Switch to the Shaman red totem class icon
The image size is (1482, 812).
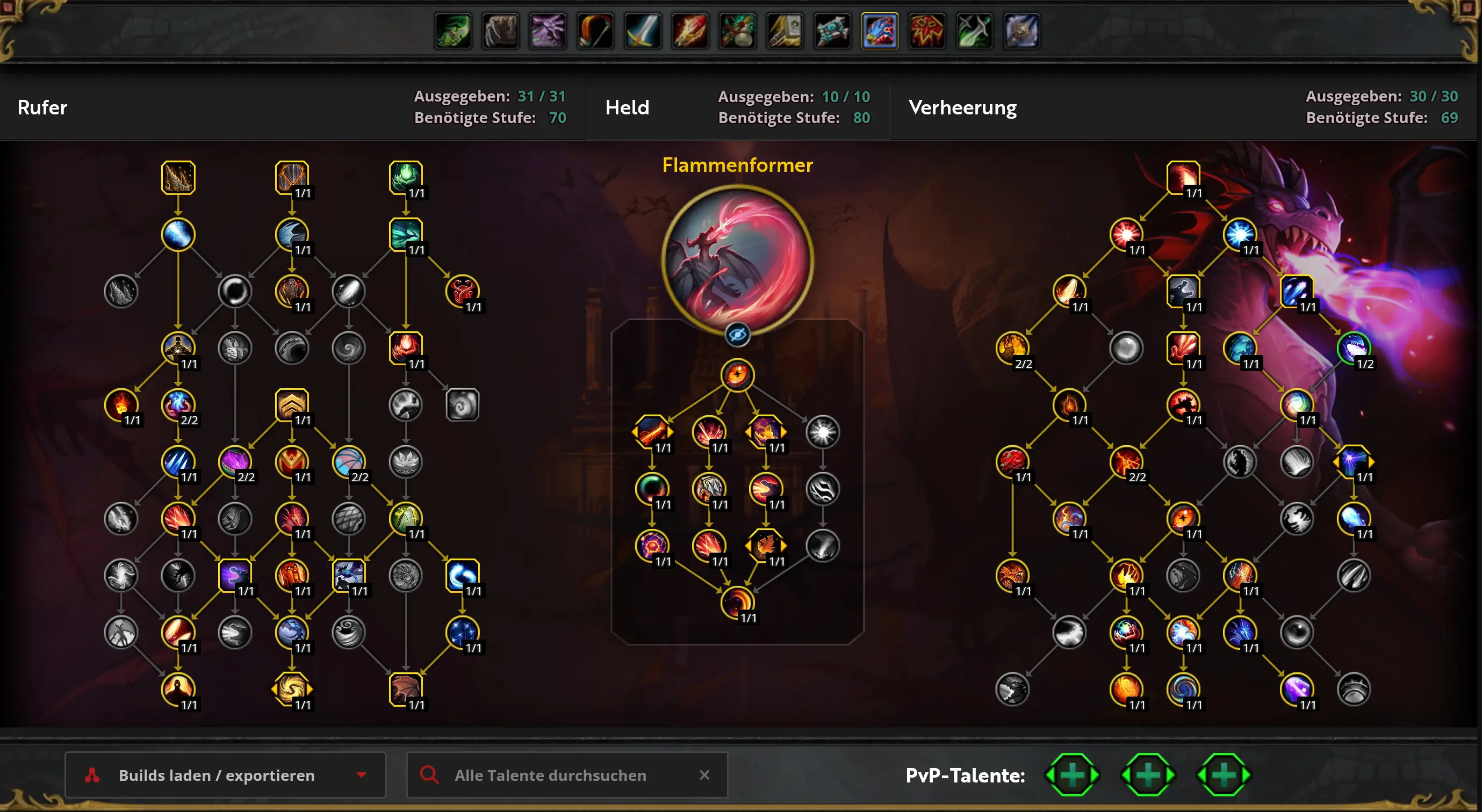point(927,31)
